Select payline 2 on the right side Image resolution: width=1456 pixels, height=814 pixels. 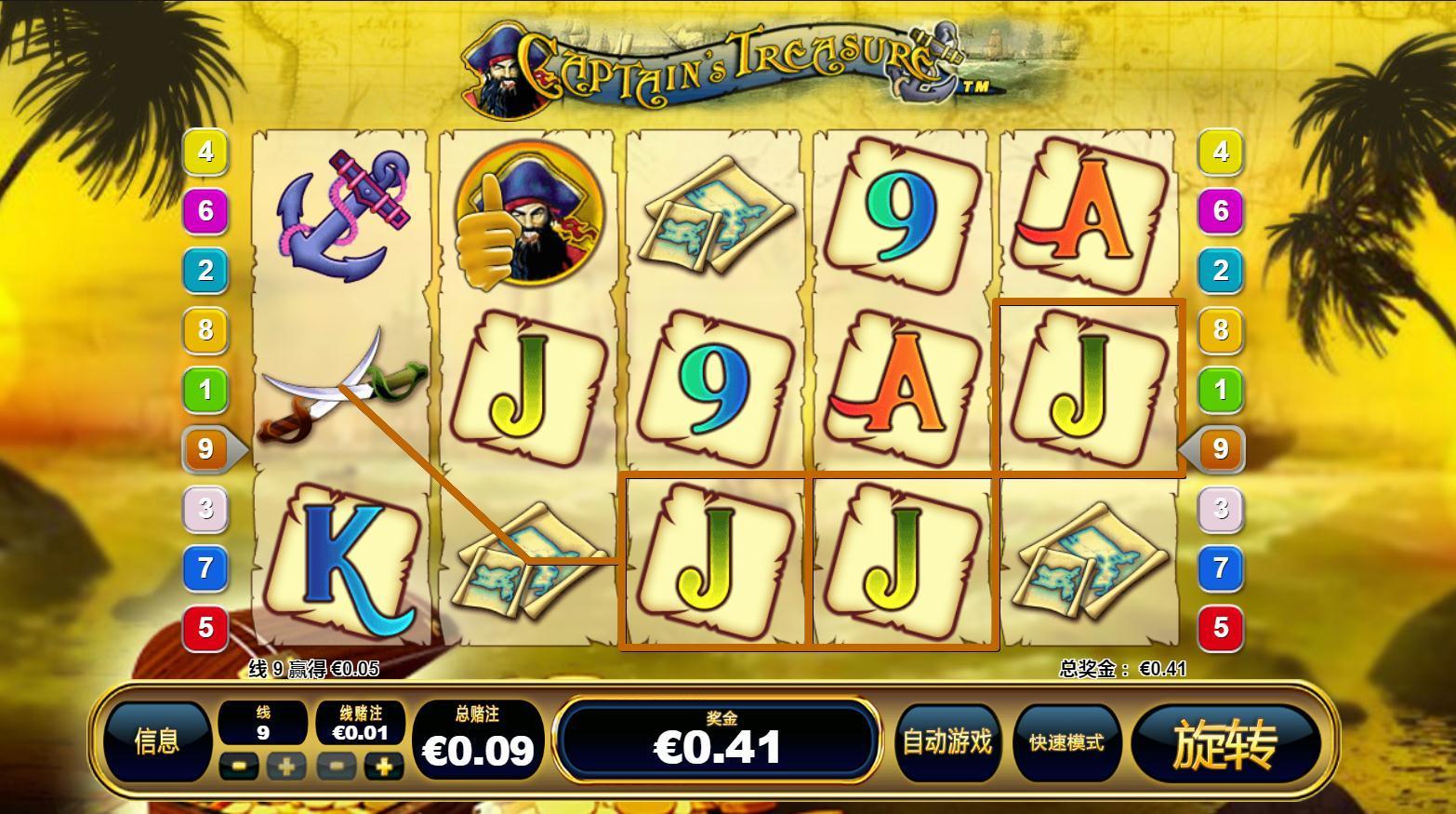(1220, 270)
